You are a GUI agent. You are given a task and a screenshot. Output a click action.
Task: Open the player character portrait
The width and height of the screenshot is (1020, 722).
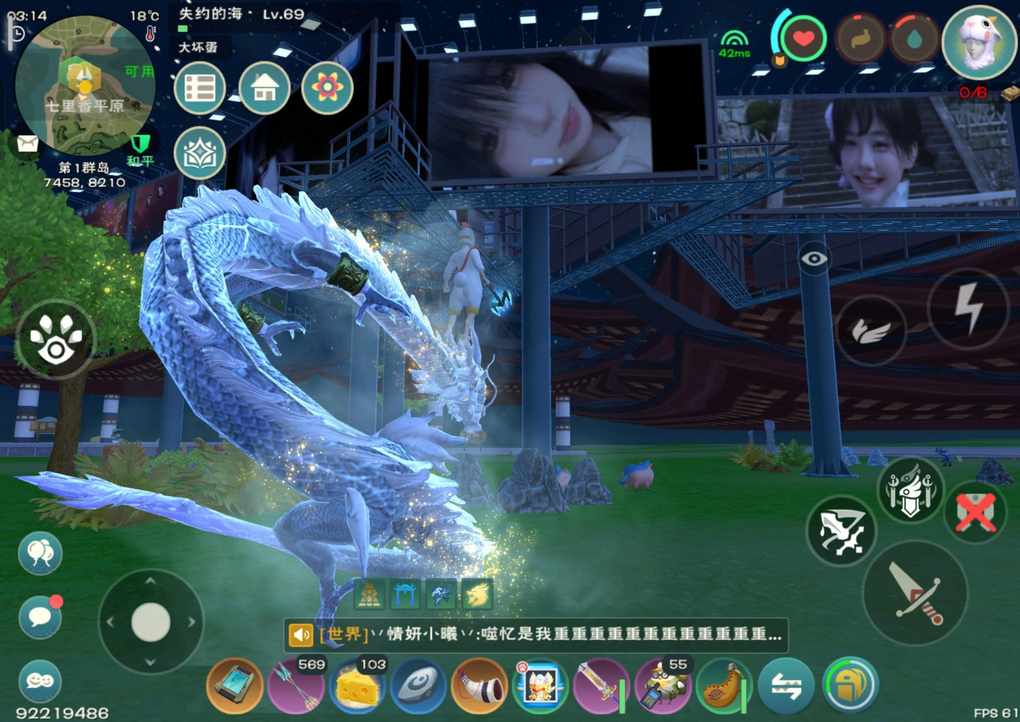[x=979, y=42]
